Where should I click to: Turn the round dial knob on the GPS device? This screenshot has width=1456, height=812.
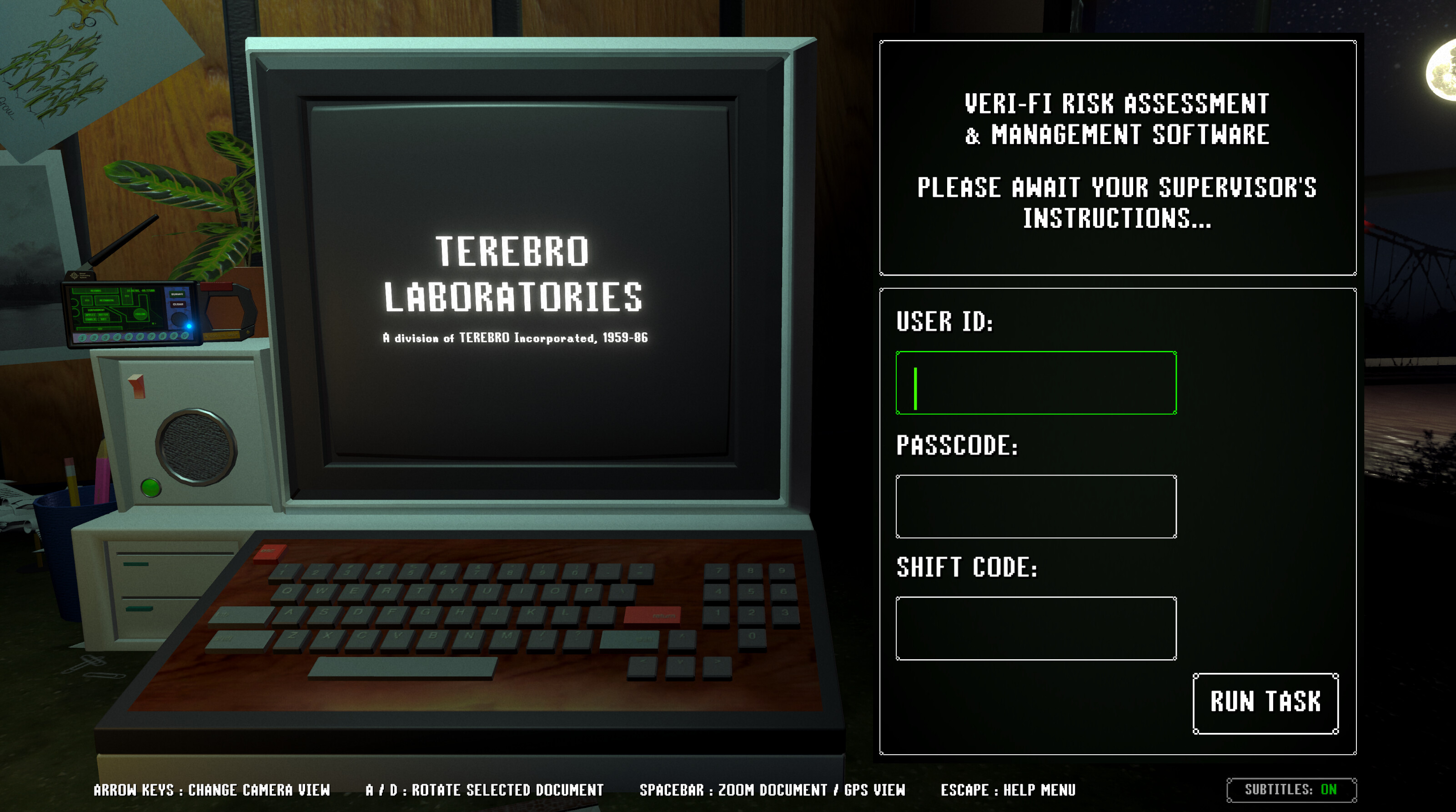(x=180, y=319)
